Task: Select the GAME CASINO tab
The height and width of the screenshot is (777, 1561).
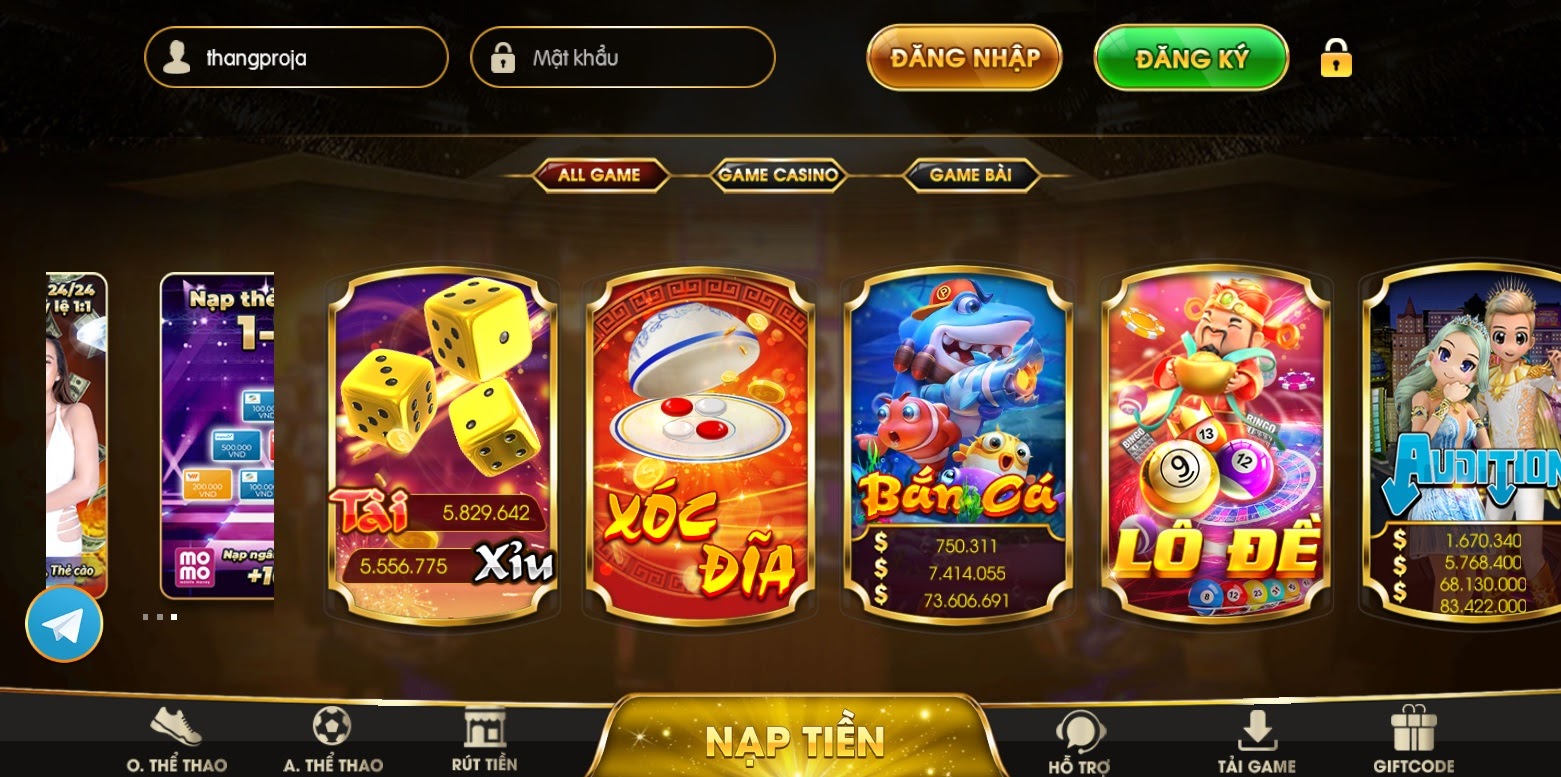Action: coord(778,175)
